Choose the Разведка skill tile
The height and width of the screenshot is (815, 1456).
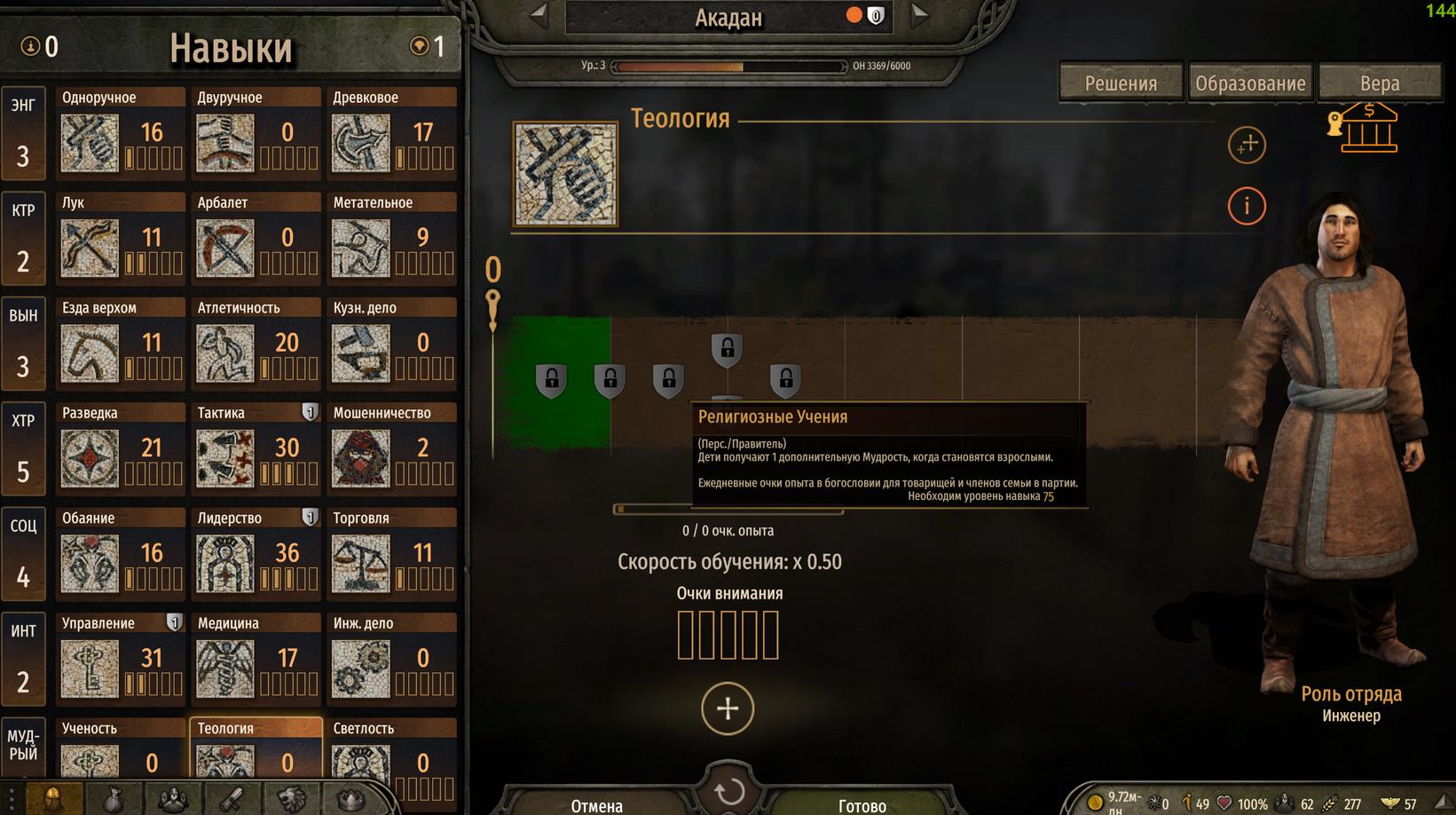pos(120,448)
